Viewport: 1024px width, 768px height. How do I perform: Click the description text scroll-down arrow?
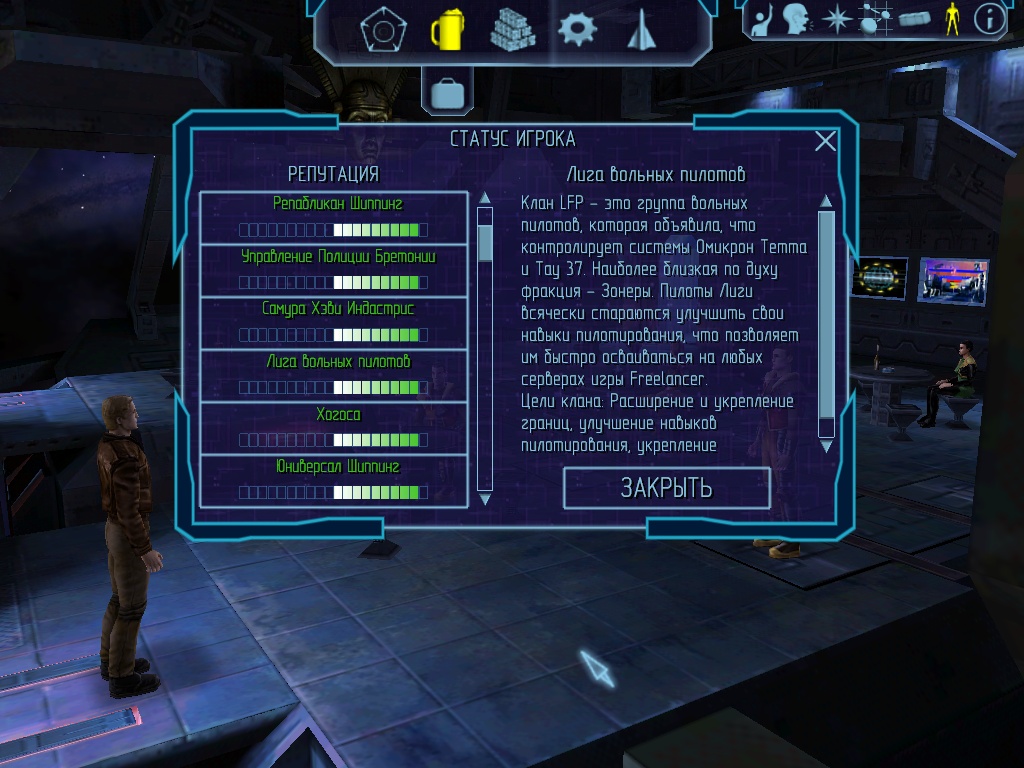pos(826,447)
